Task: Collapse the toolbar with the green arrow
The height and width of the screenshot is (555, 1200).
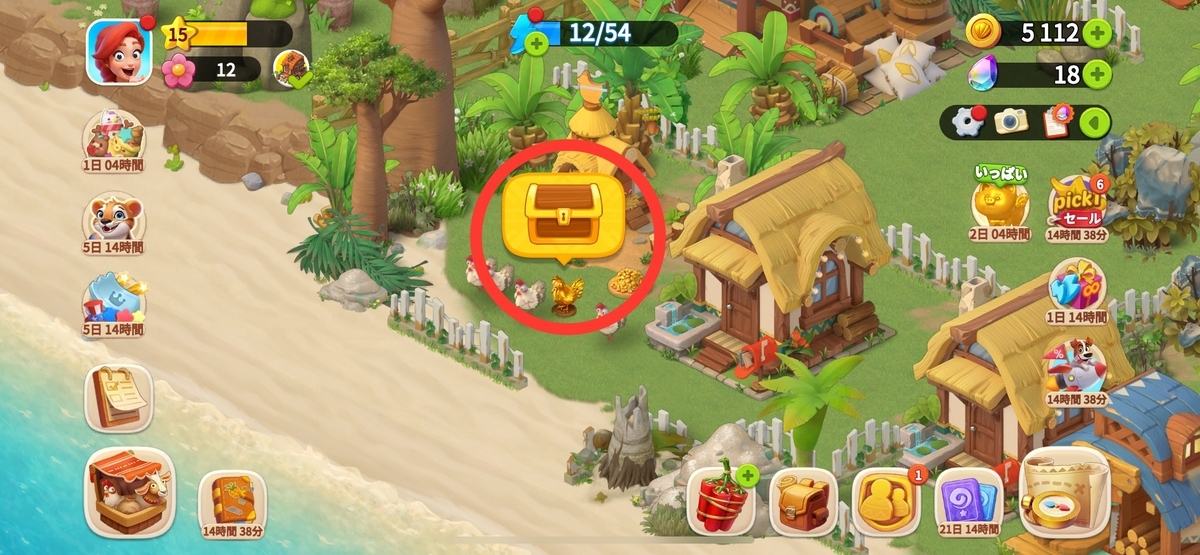Action: [x=1095, y=122]
